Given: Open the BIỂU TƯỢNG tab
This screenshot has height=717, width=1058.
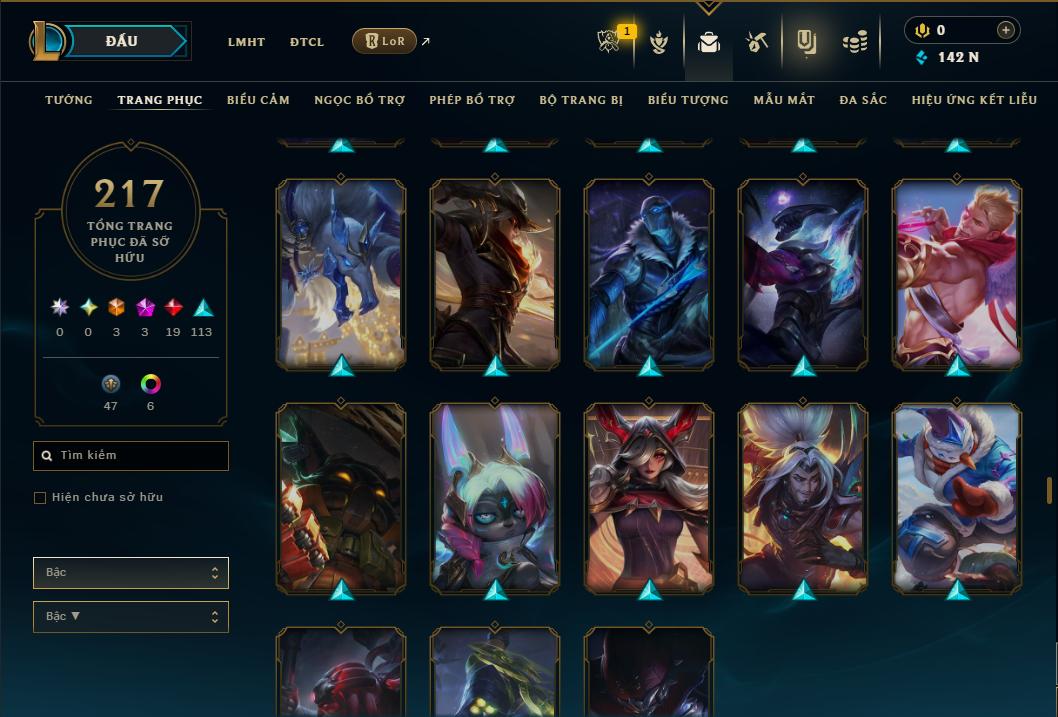Looking at the screenshot, I should point(688,100).
